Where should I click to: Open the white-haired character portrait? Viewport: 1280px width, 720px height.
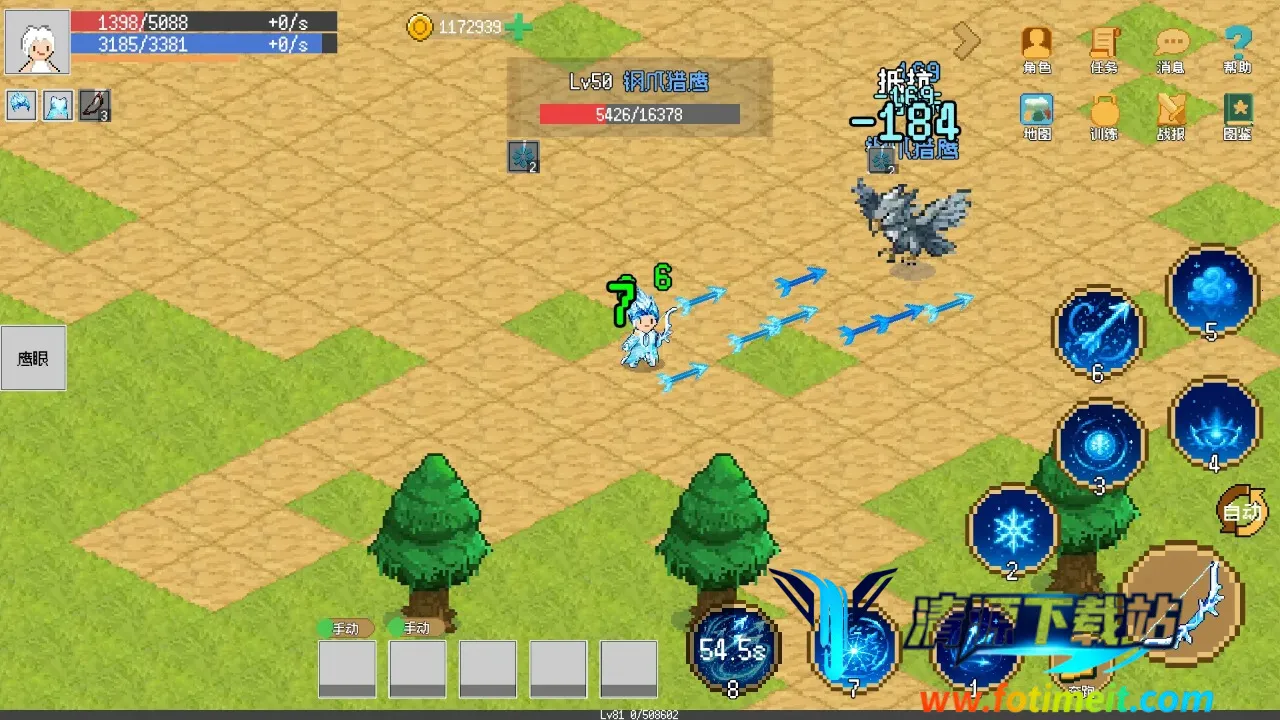[x=38, y=42]
